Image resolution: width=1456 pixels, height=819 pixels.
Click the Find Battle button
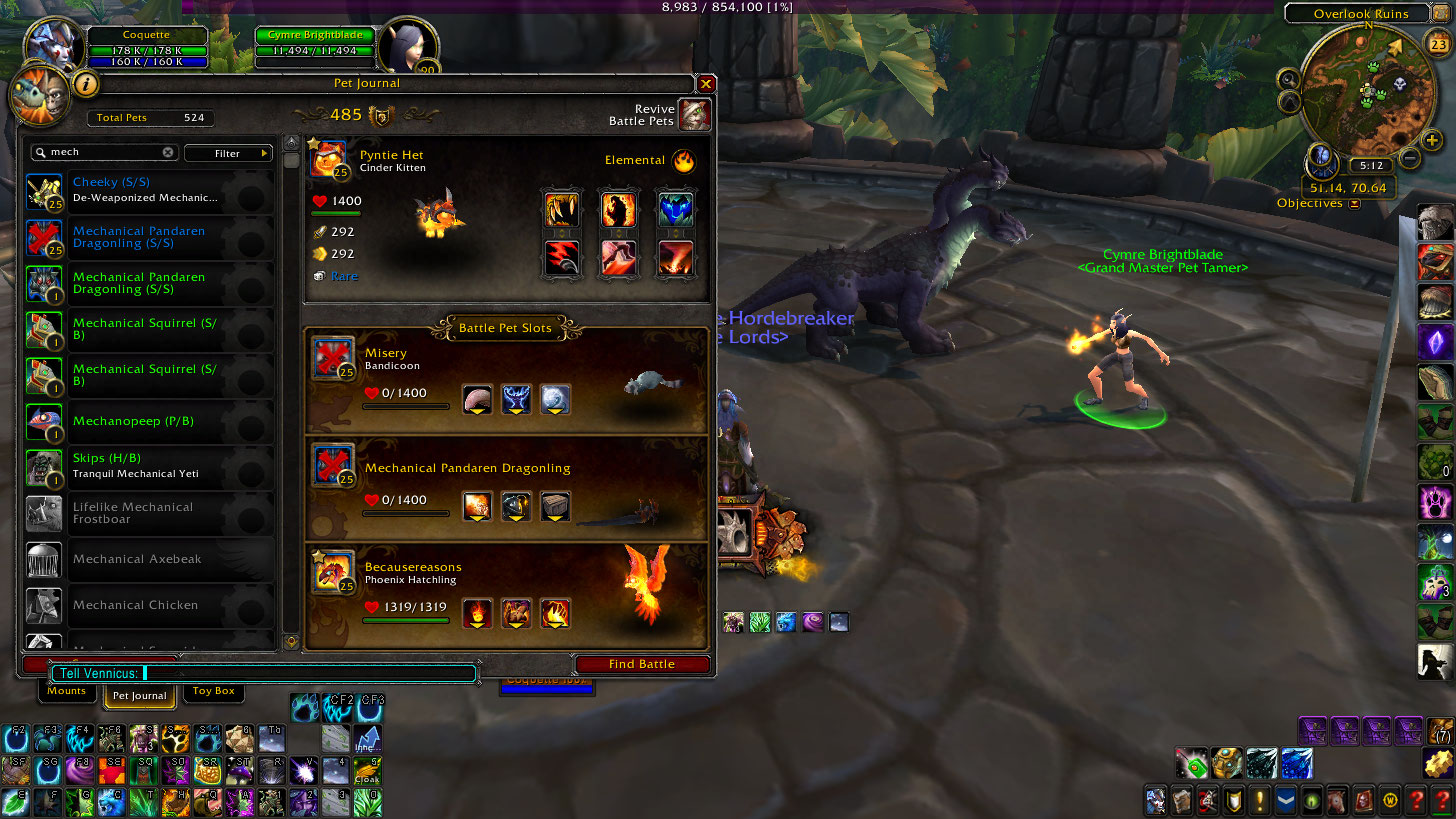(642, 664)
